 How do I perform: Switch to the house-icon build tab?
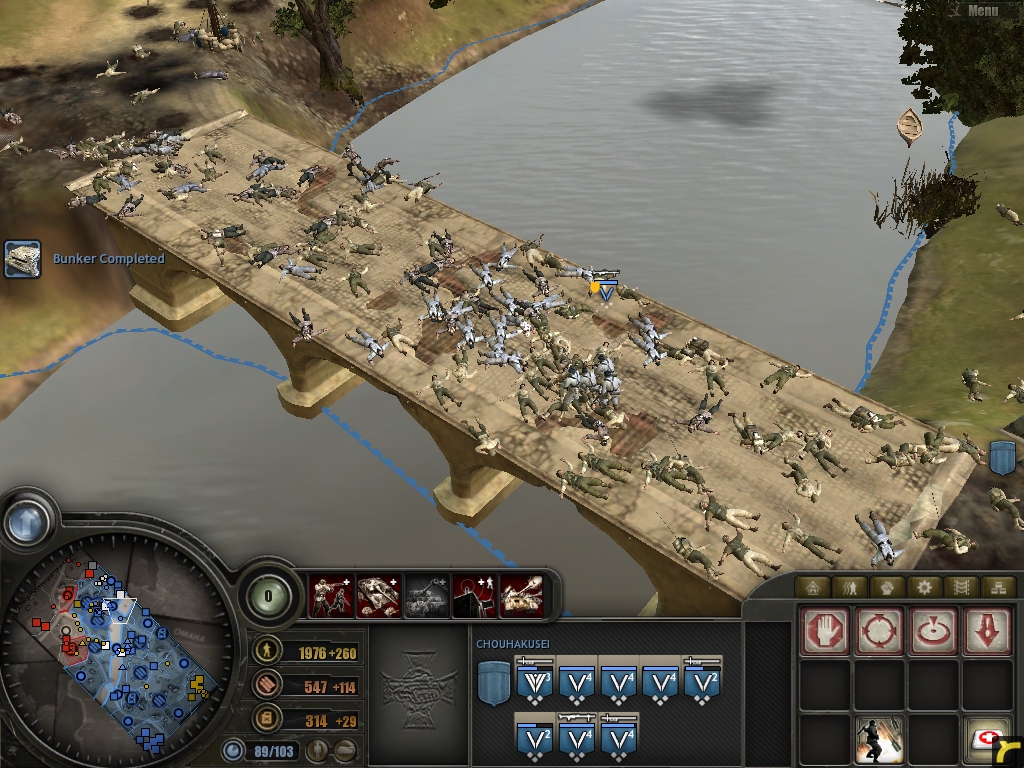coord(813,587)
